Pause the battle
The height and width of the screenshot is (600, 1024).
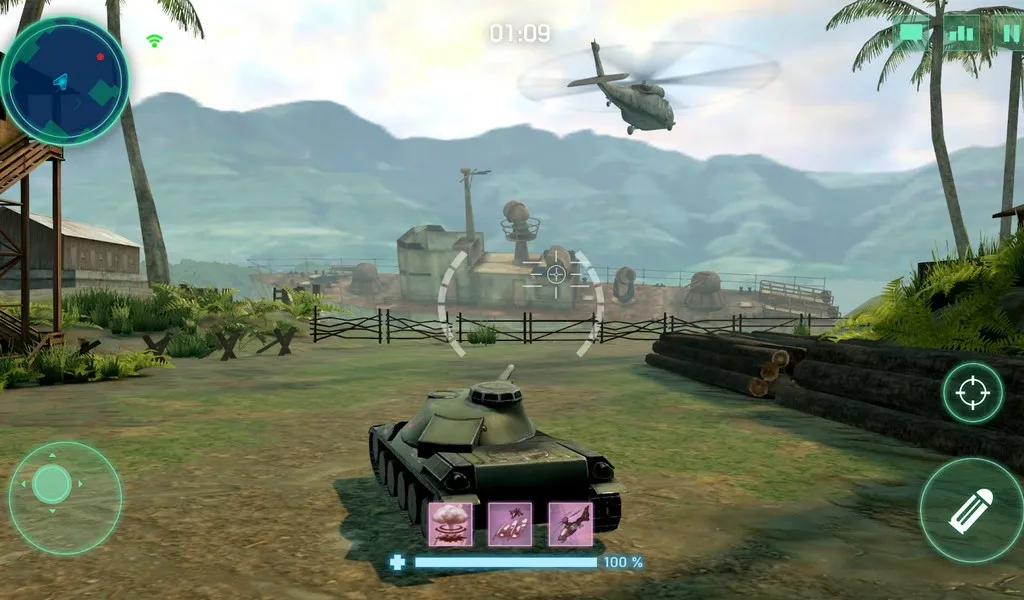[1010, 32]
